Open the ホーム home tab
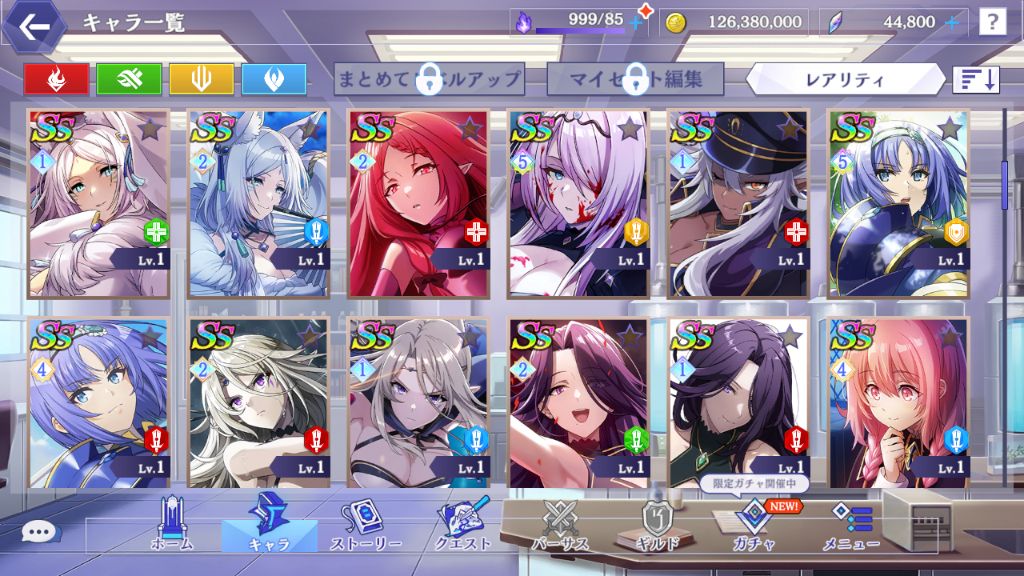The image size is (1024, 576). coord(171,525)
